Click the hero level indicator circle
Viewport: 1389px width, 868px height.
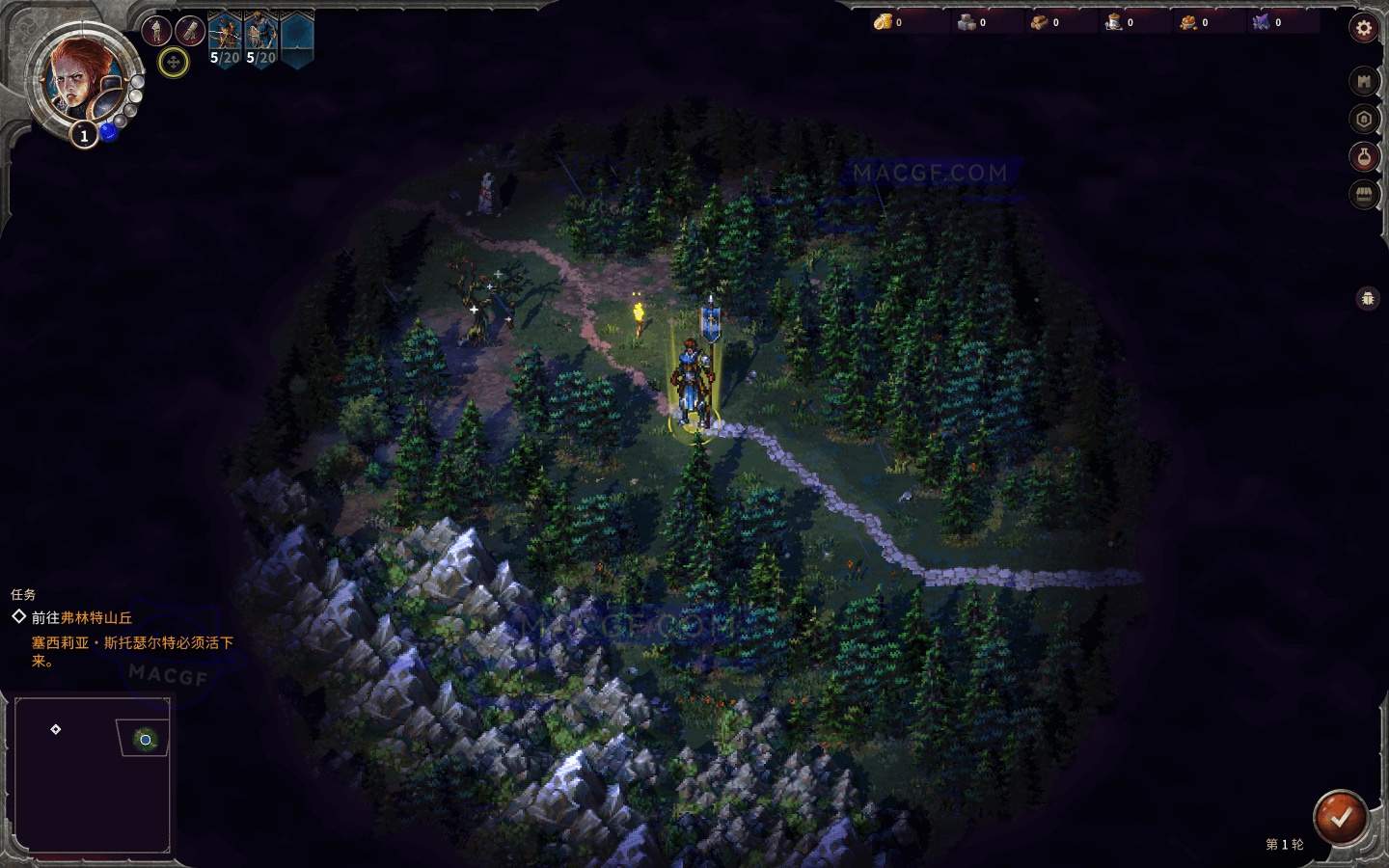(x=84, y=136)
